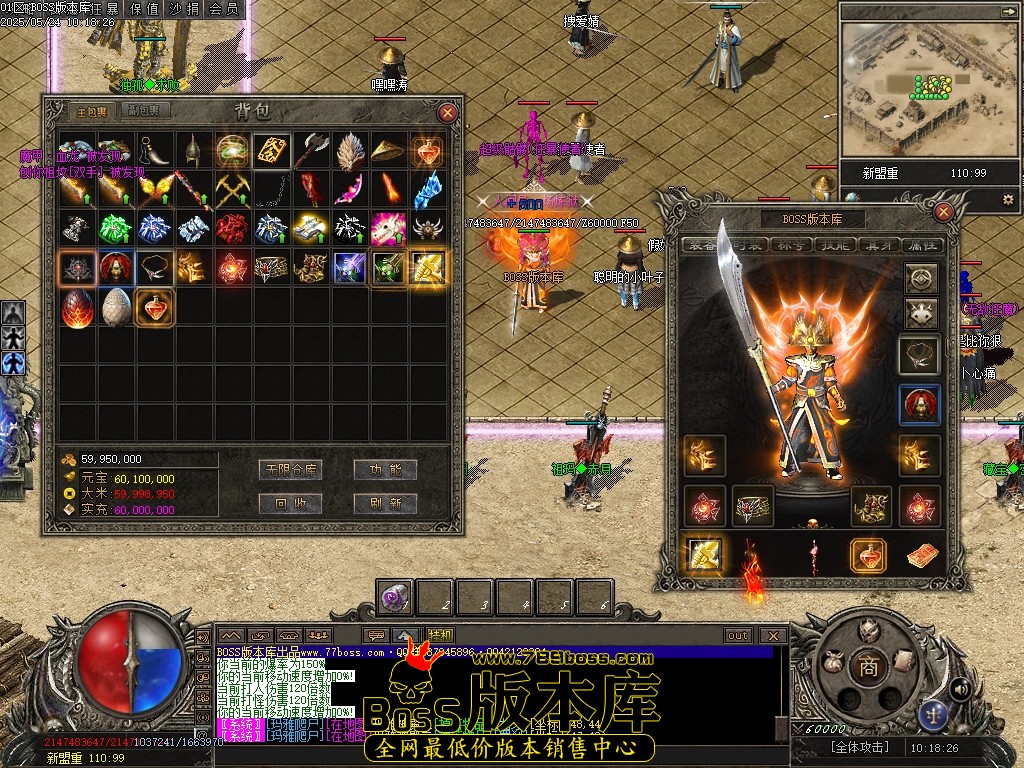Click the chat panel's out button

738,636
